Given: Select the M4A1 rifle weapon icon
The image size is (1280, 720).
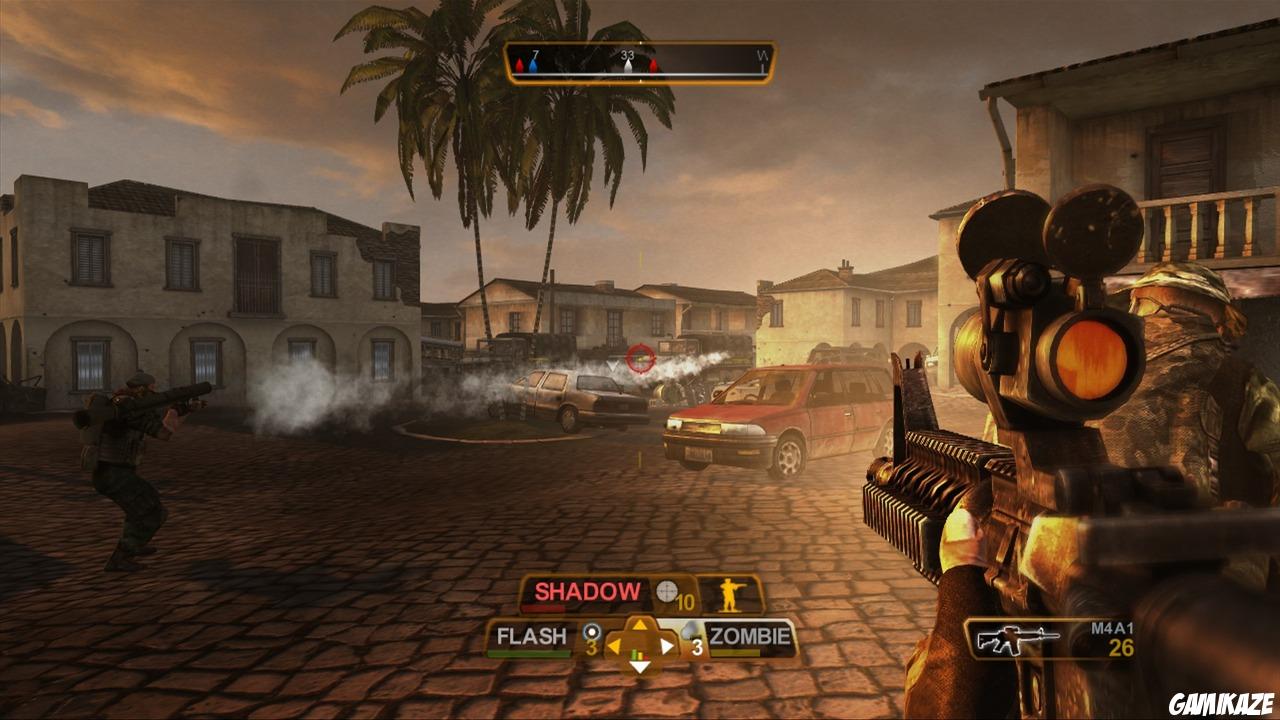Looking at the screenshot, I should pos(1018,639).
